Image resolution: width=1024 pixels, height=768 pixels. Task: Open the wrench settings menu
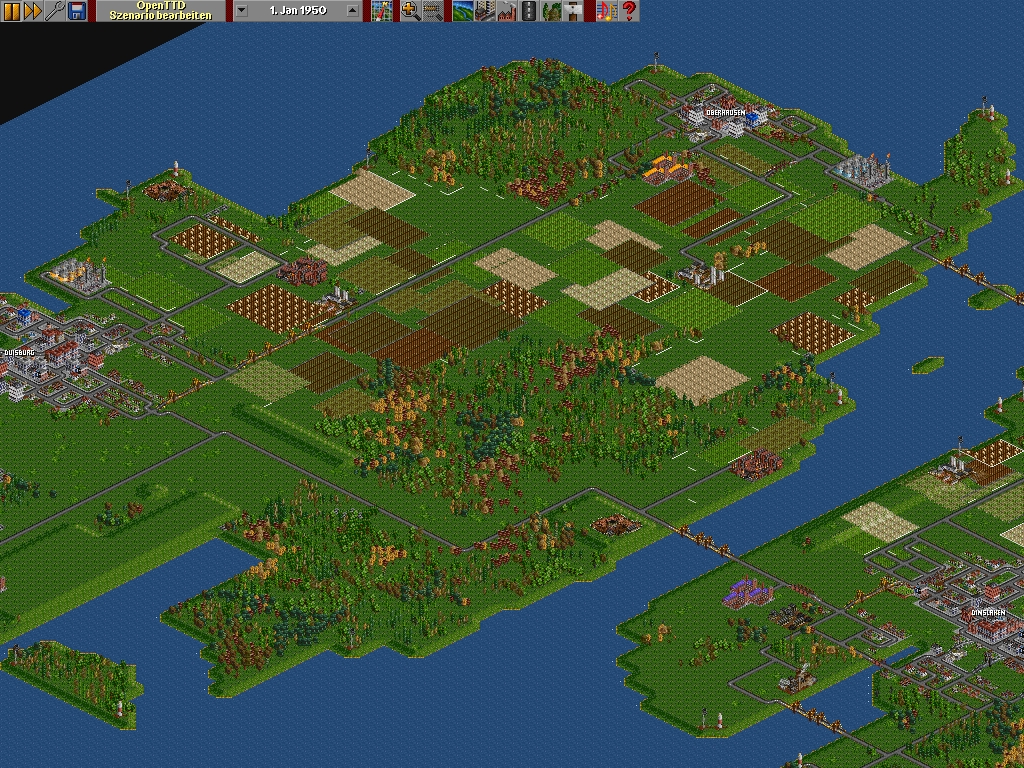coord(55,11)
